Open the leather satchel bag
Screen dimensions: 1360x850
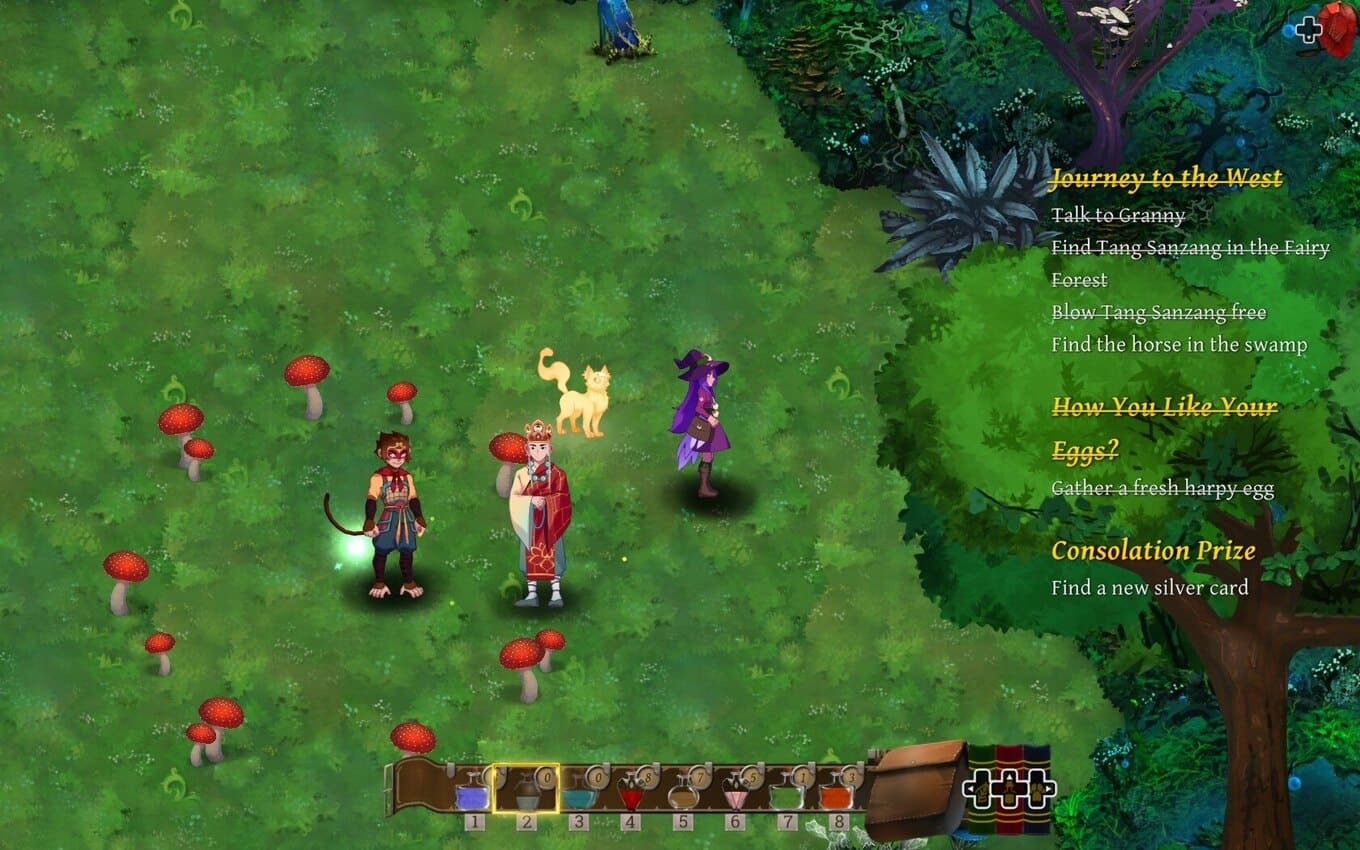[915, 790]
